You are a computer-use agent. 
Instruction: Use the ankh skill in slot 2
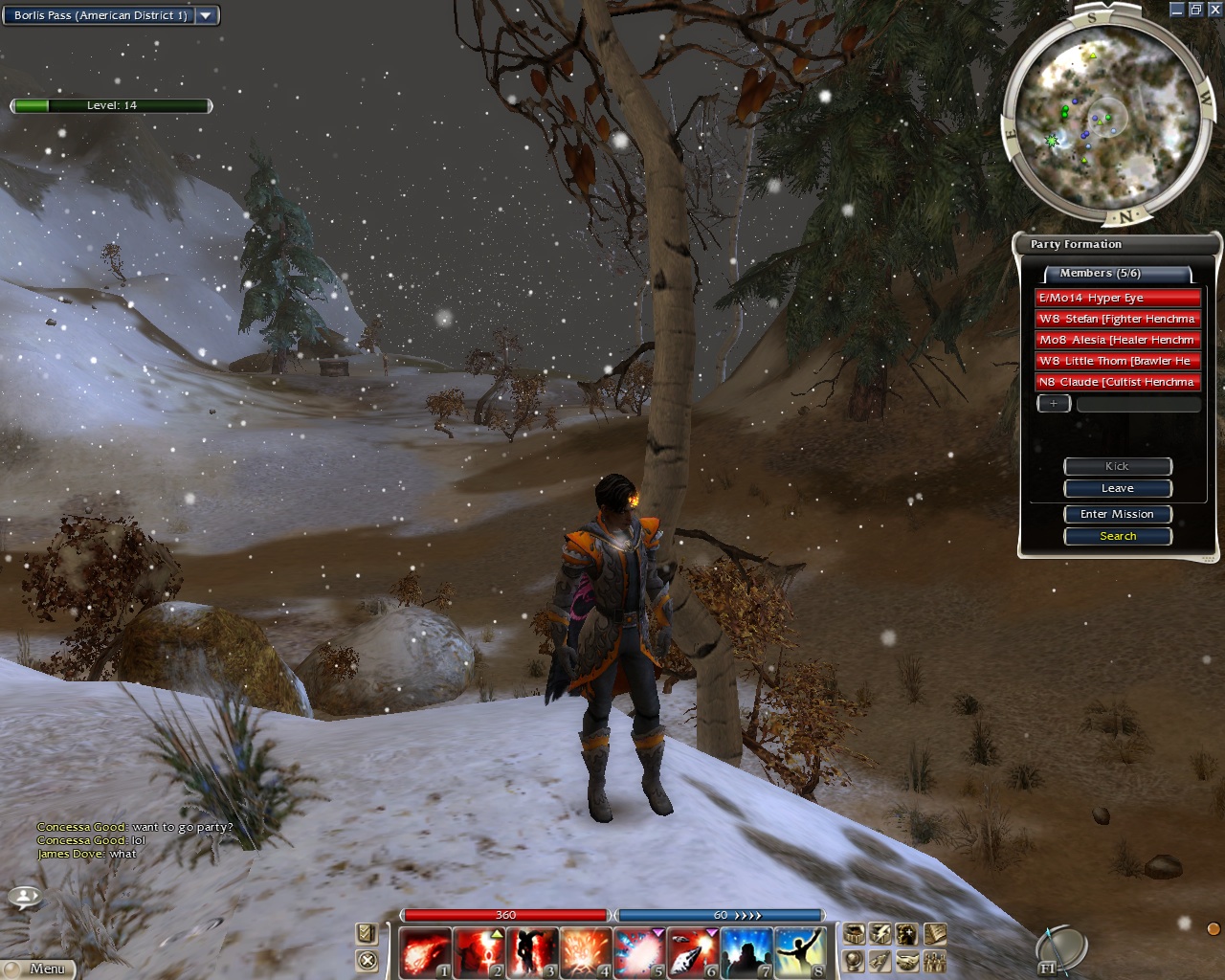click(479, 953)
